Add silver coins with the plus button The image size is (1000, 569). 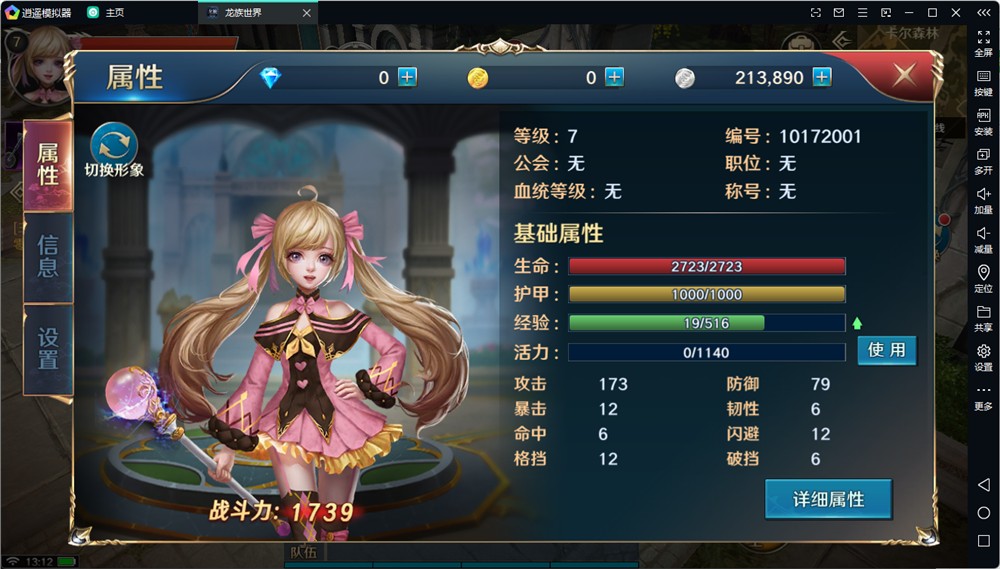click(x=822, y=77)
